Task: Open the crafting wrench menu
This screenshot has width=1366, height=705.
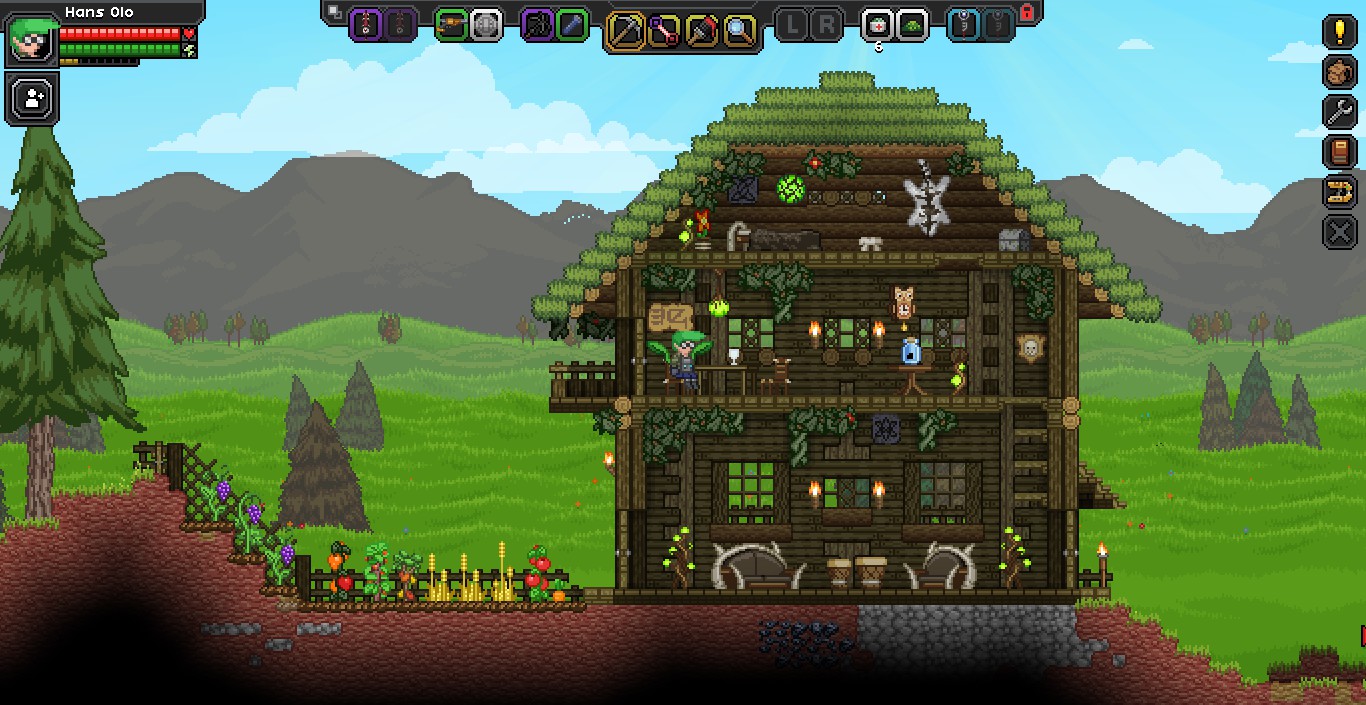Action: [1340, 112]
